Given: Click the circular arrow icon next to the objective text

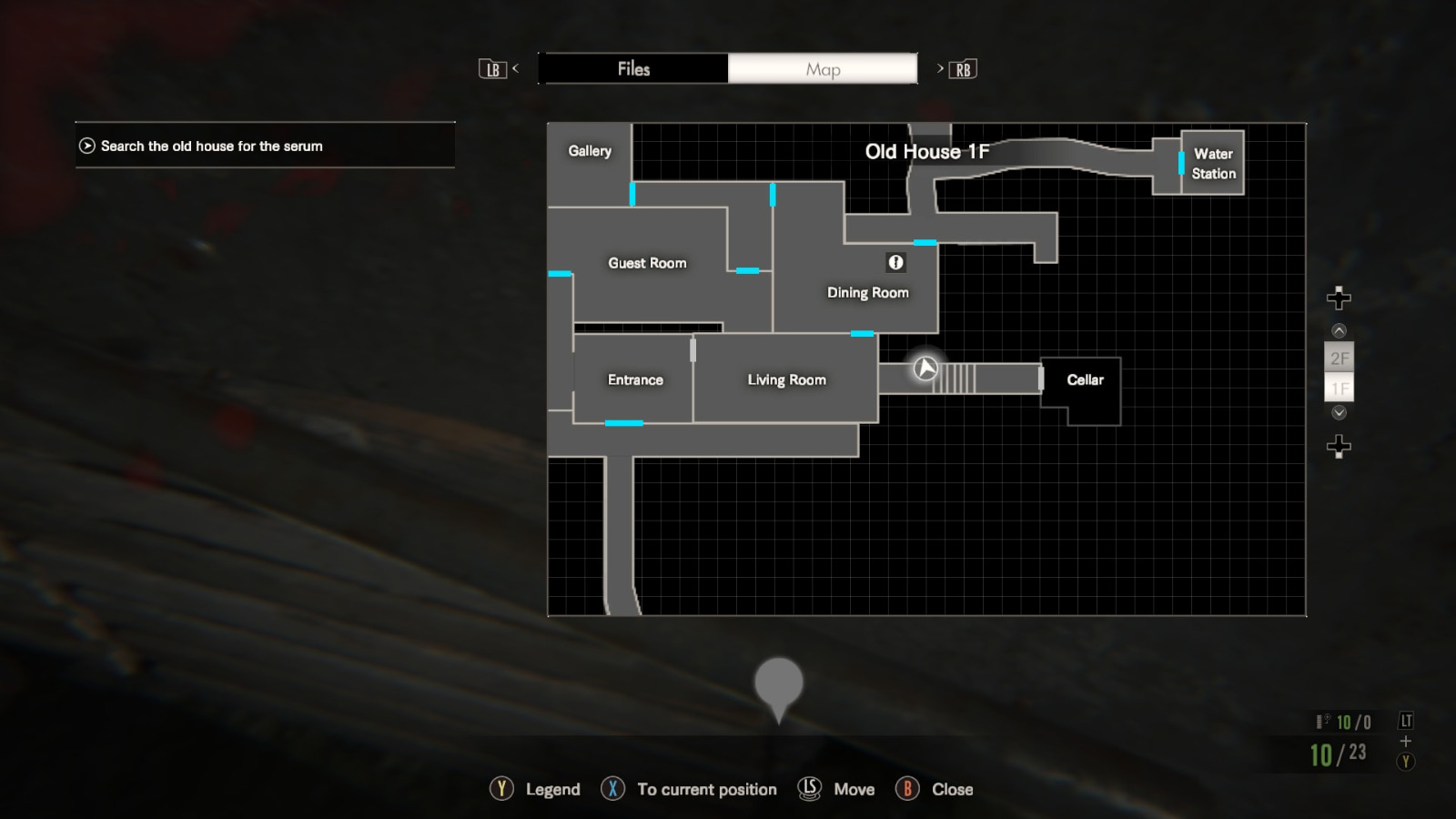Looking at the screenshot, I should click(x=86, y=145).
